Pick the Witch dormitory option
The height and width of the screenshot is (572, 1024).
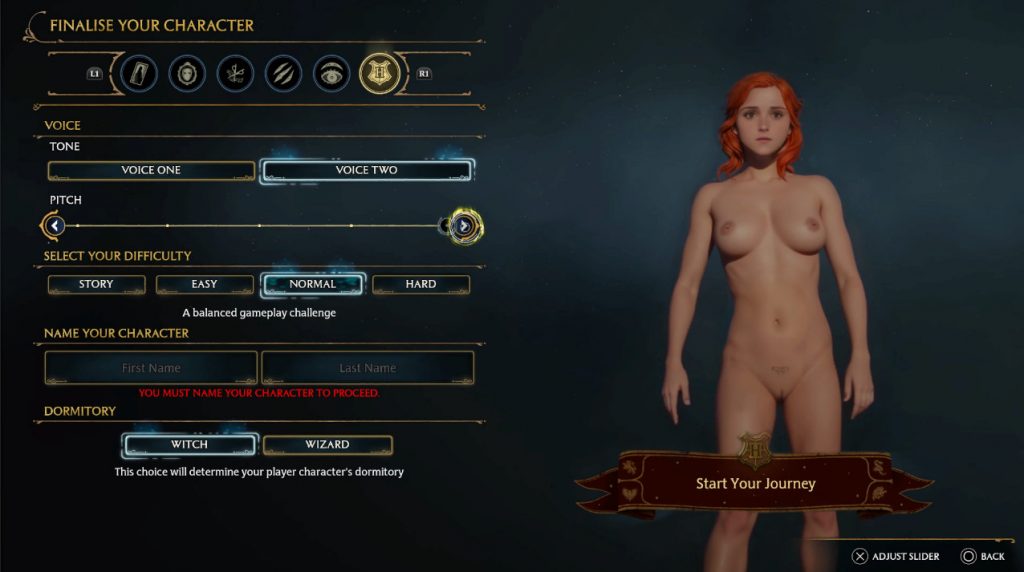pyautogui.click(x=189, y=445)
